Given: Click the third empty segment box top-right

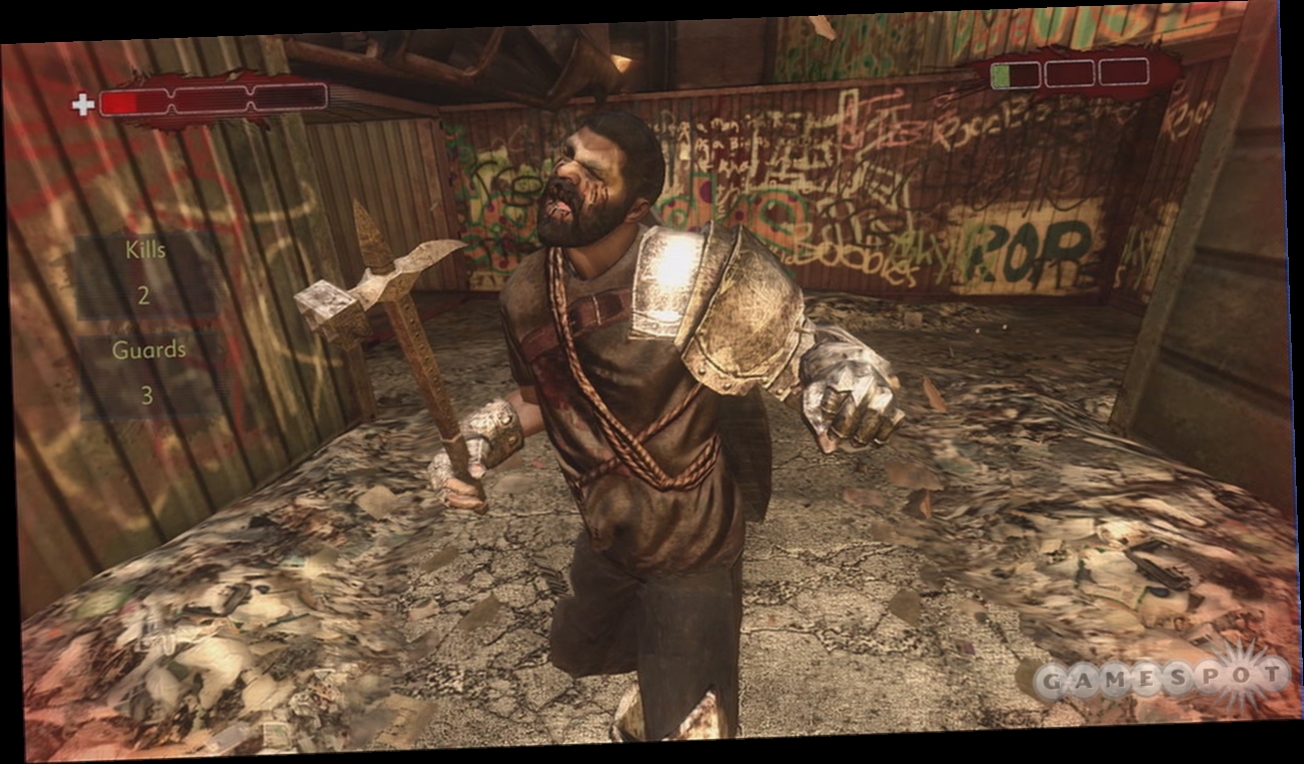Looking at the screenshot, I should click(1122, 70).
